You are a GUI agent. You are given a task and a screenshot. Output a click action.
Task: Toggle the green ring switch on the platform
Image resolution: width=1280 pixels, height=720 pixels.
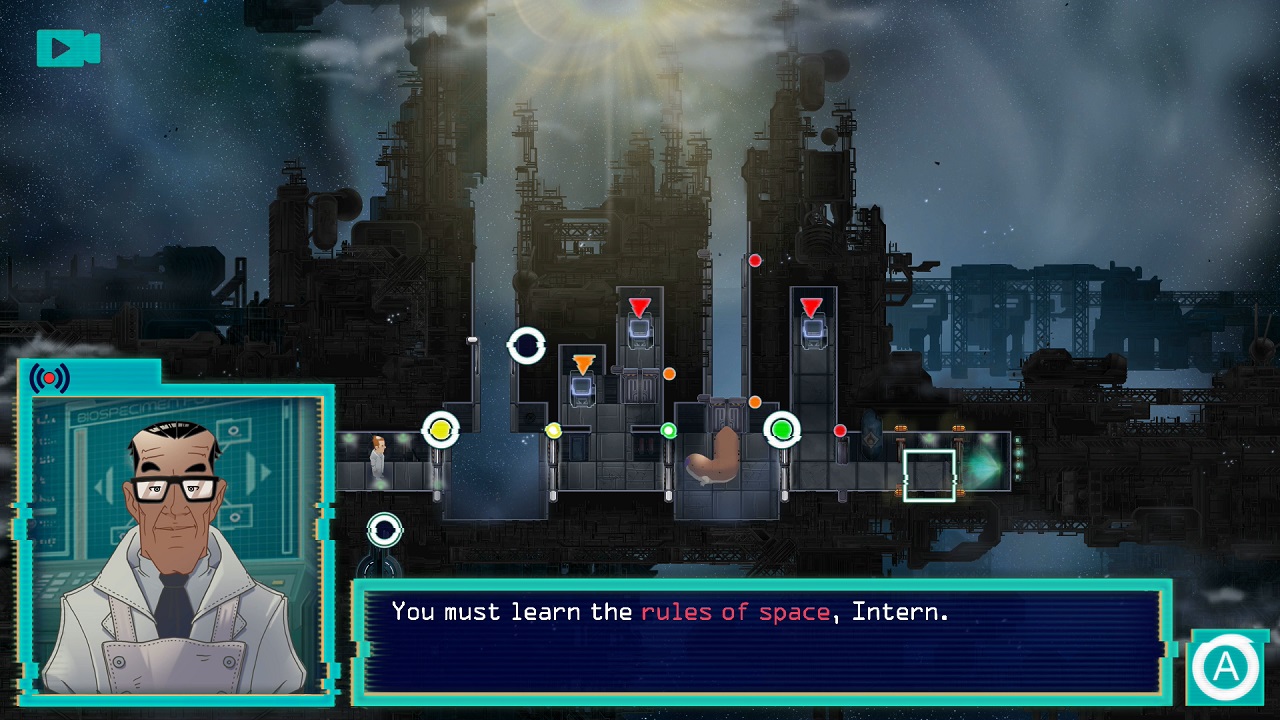[783, 429]
